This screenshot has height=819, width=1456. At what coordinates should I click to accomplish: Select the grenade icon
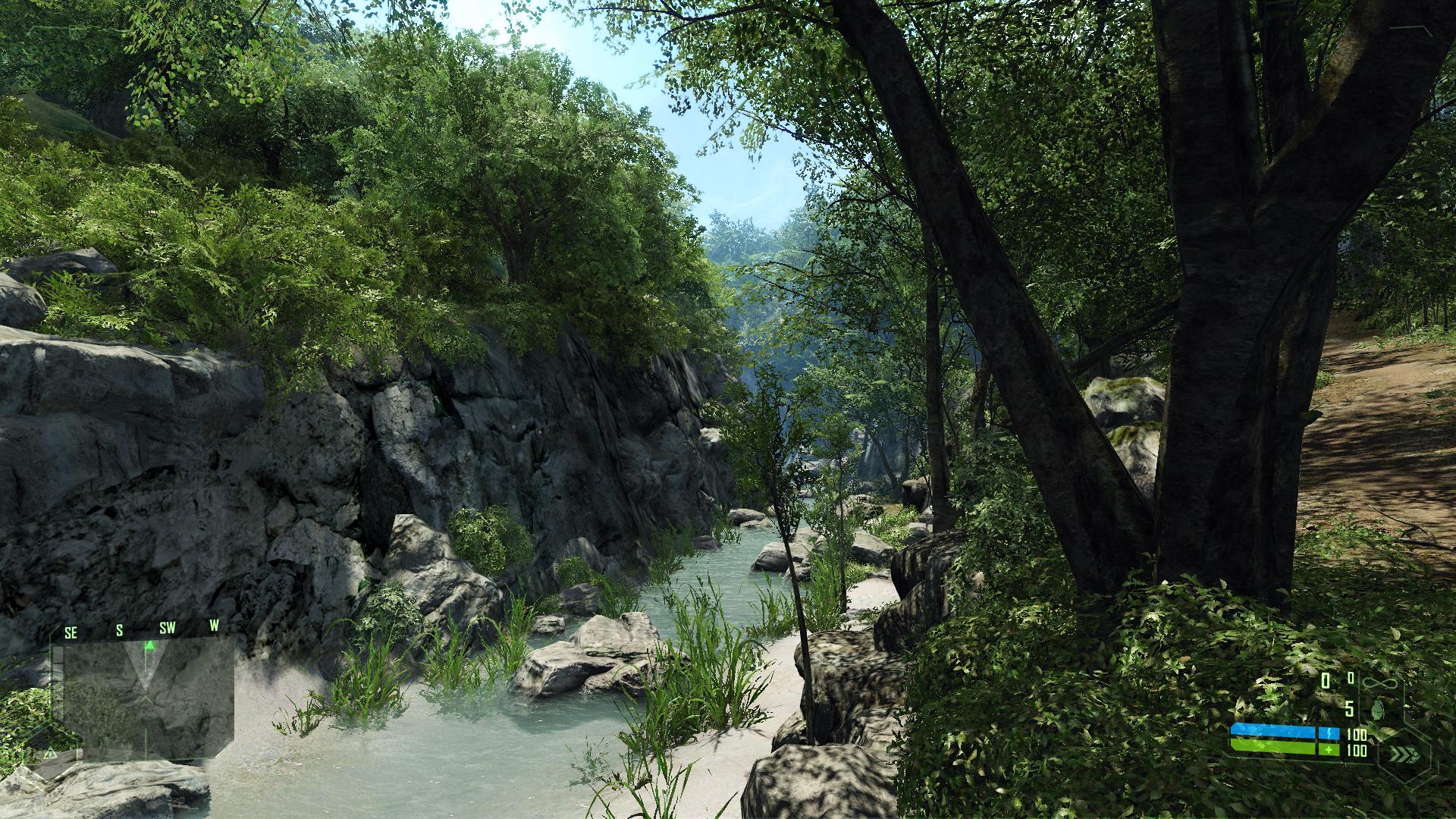[x=1377, y=708]
